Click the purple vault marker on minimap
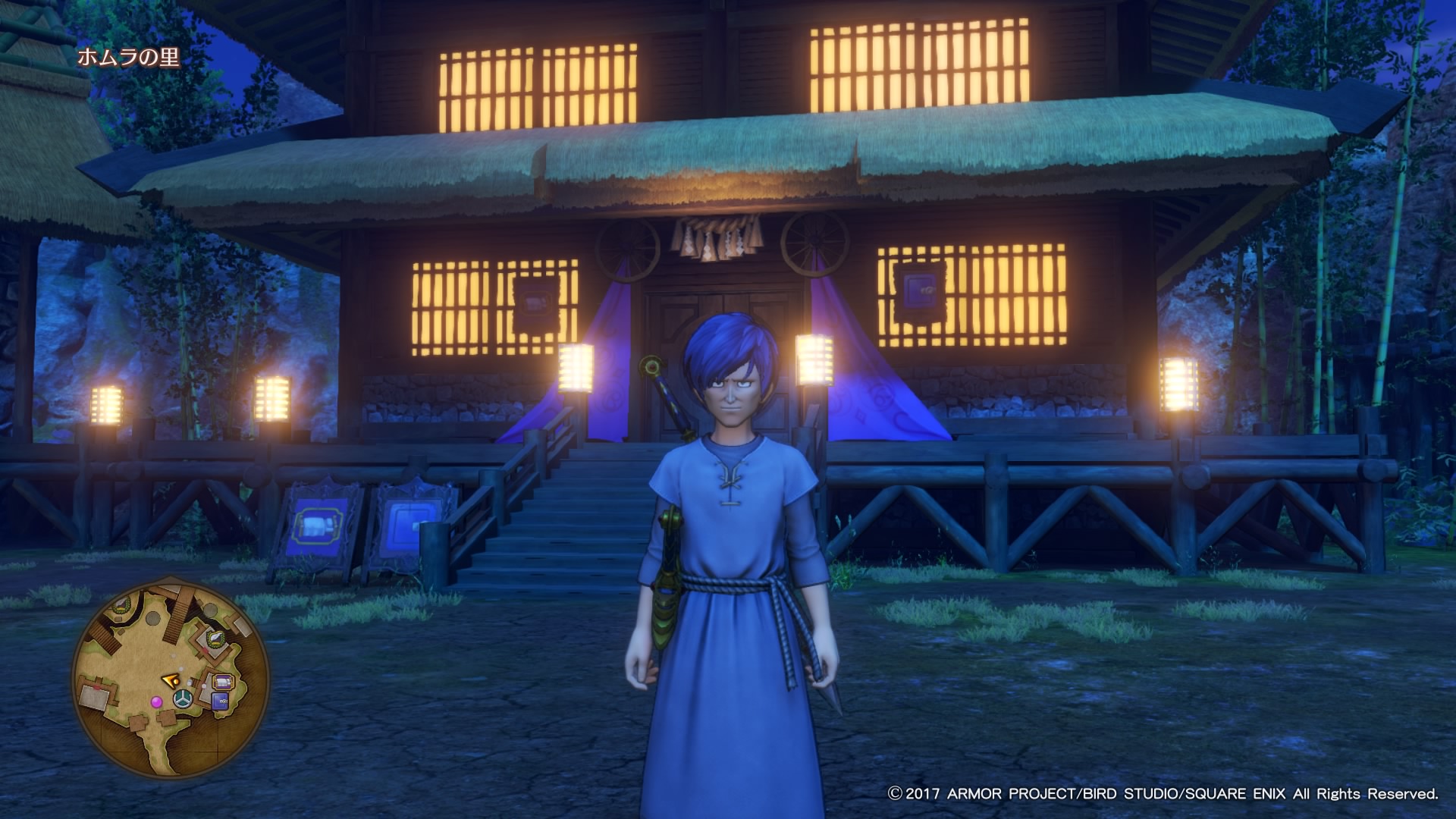Viewport: 1456px width, 819px height. [220, 702]
